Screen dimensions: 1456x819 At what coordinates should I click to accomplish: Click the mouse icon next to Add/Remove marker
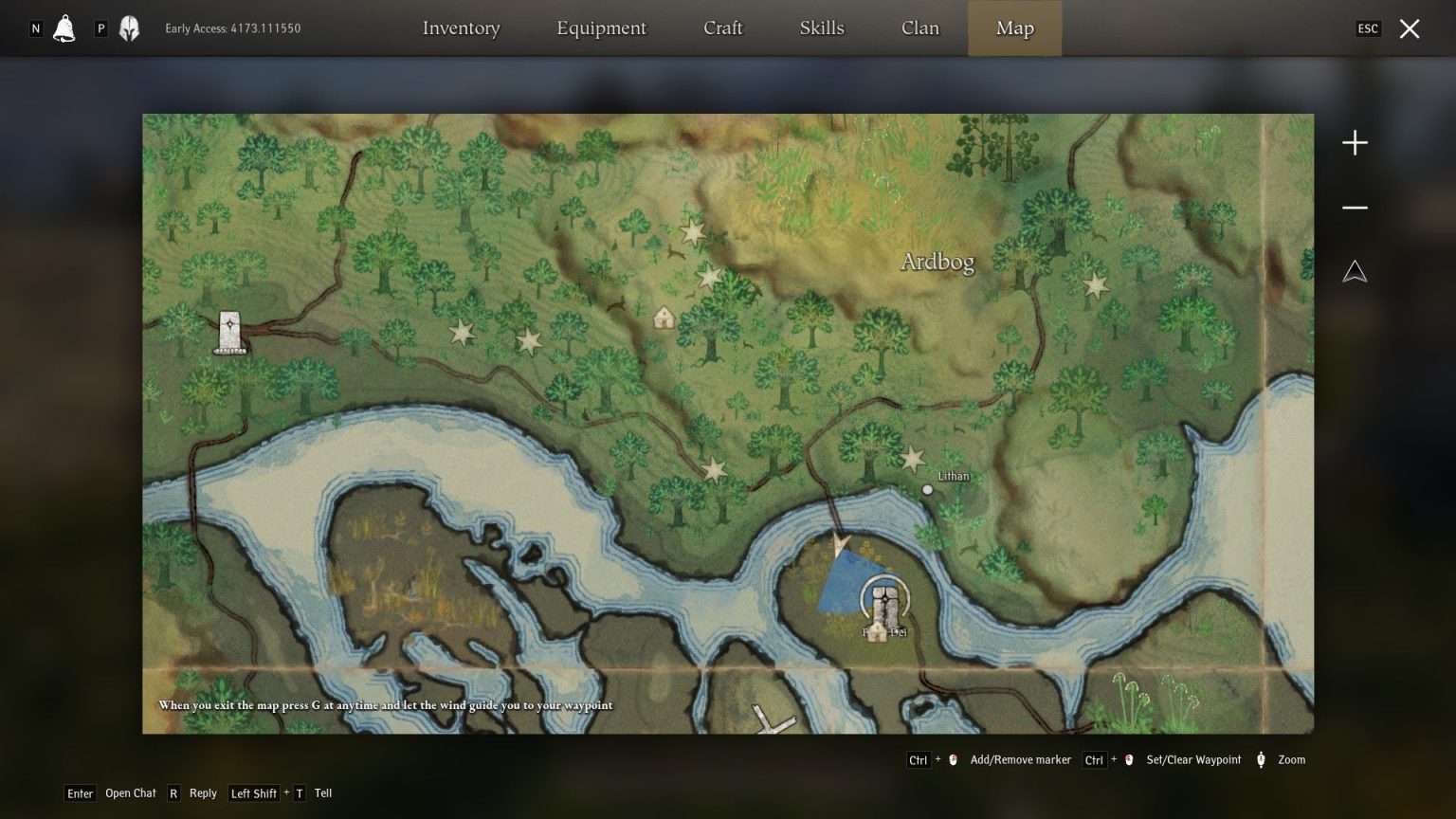click(x=952, y=759)
